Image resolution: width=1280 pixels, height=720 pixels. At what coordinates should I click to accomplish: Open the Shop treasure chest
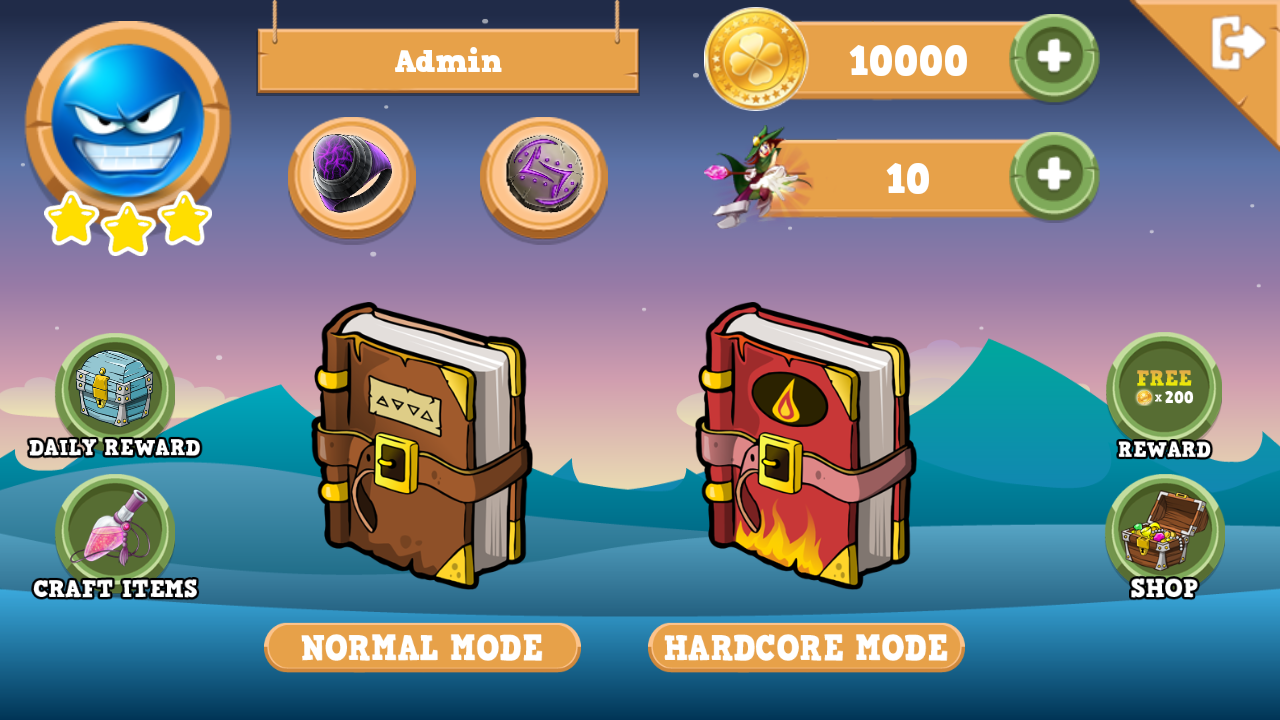click(1164, 531)
